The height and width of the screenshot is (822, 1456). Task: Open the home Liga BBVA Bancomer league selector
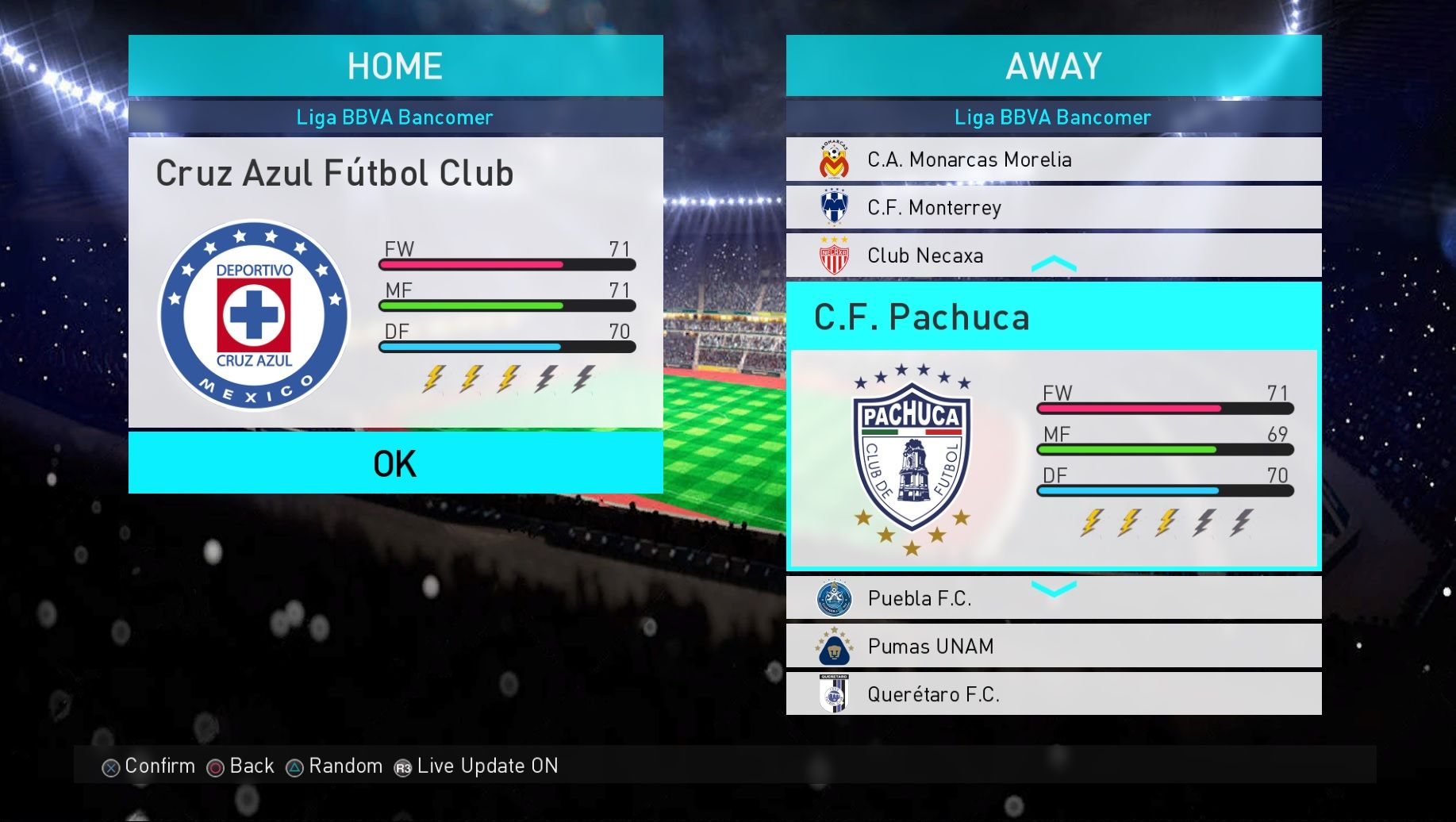click(x=395, y=117)
